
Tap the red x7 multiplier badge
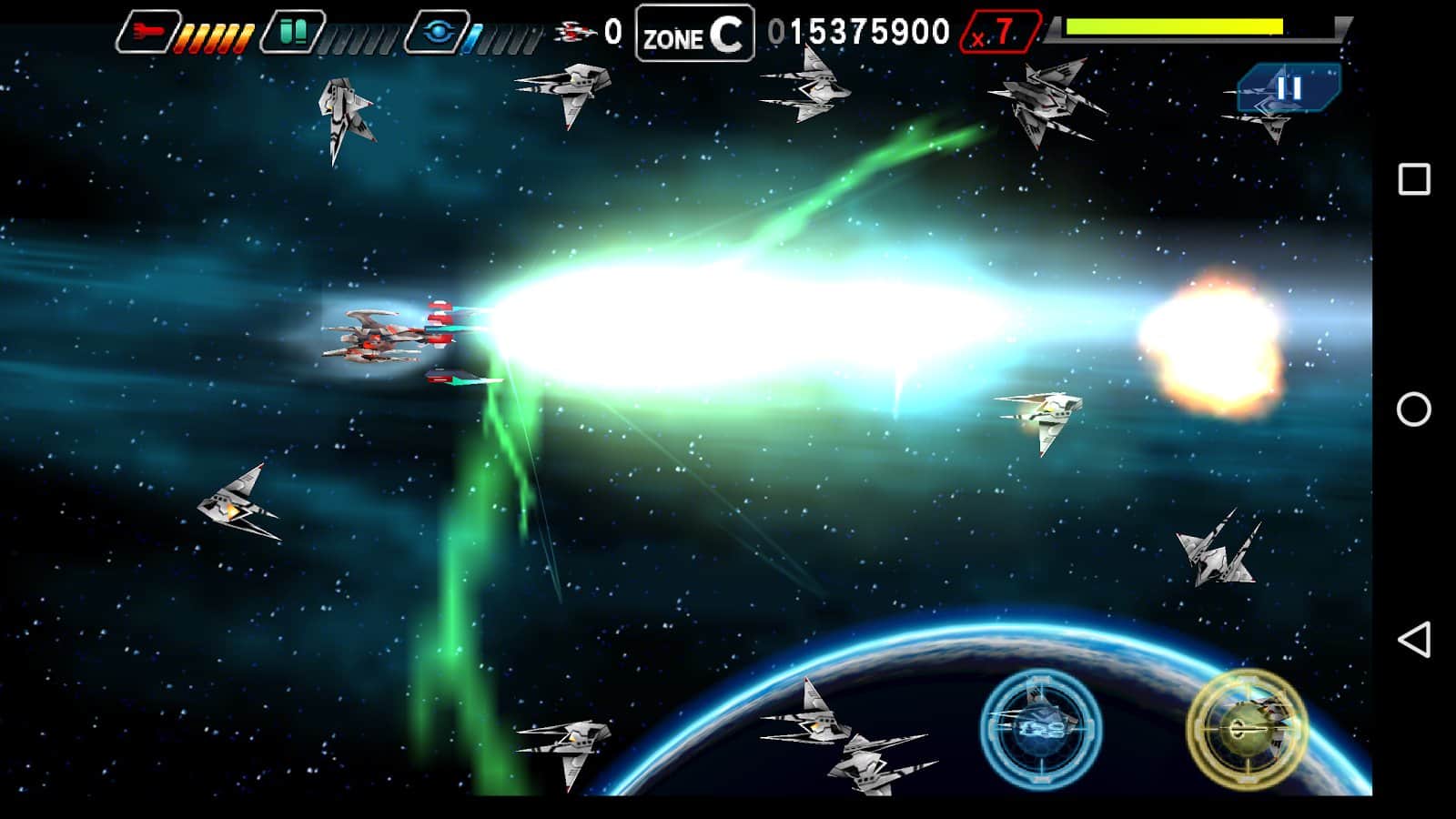click(1000, 33)
